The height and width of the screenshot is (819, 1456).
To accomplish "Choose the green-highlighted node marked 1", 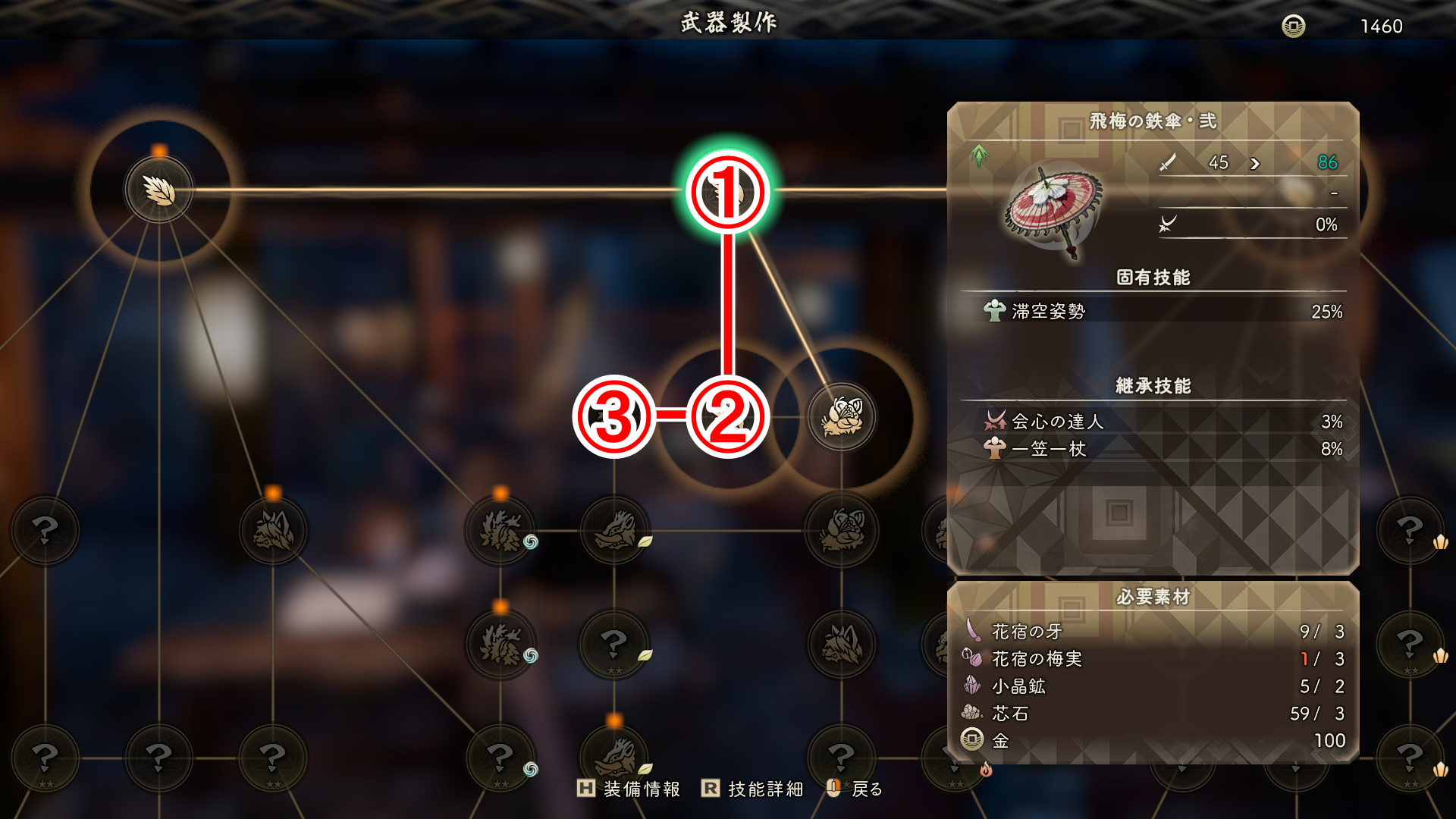I will 728,193.
